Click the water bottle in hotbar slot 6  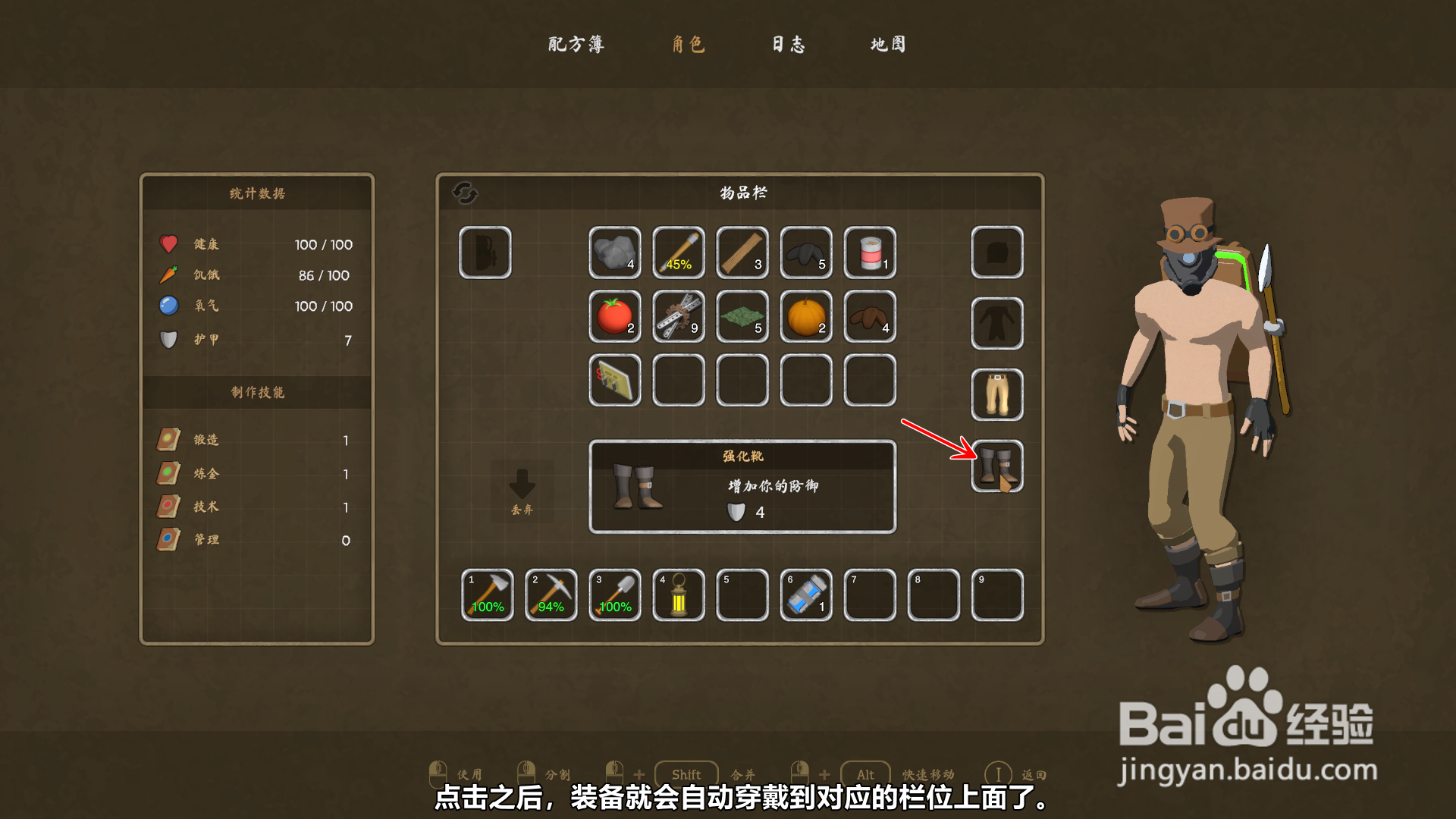[x=805, y=595]
